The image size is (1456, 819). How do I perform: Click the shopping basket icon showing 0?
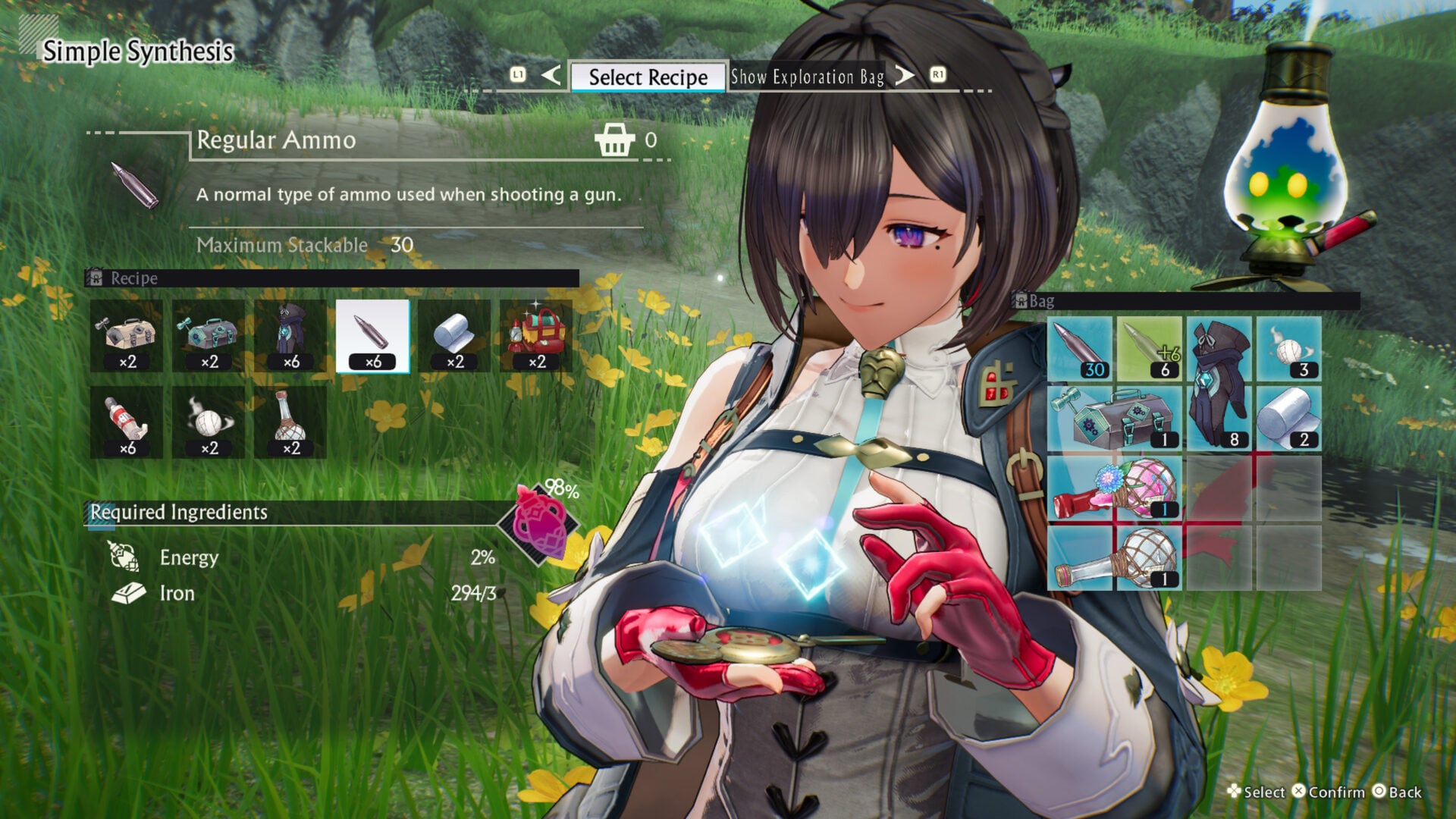point(616,141)
